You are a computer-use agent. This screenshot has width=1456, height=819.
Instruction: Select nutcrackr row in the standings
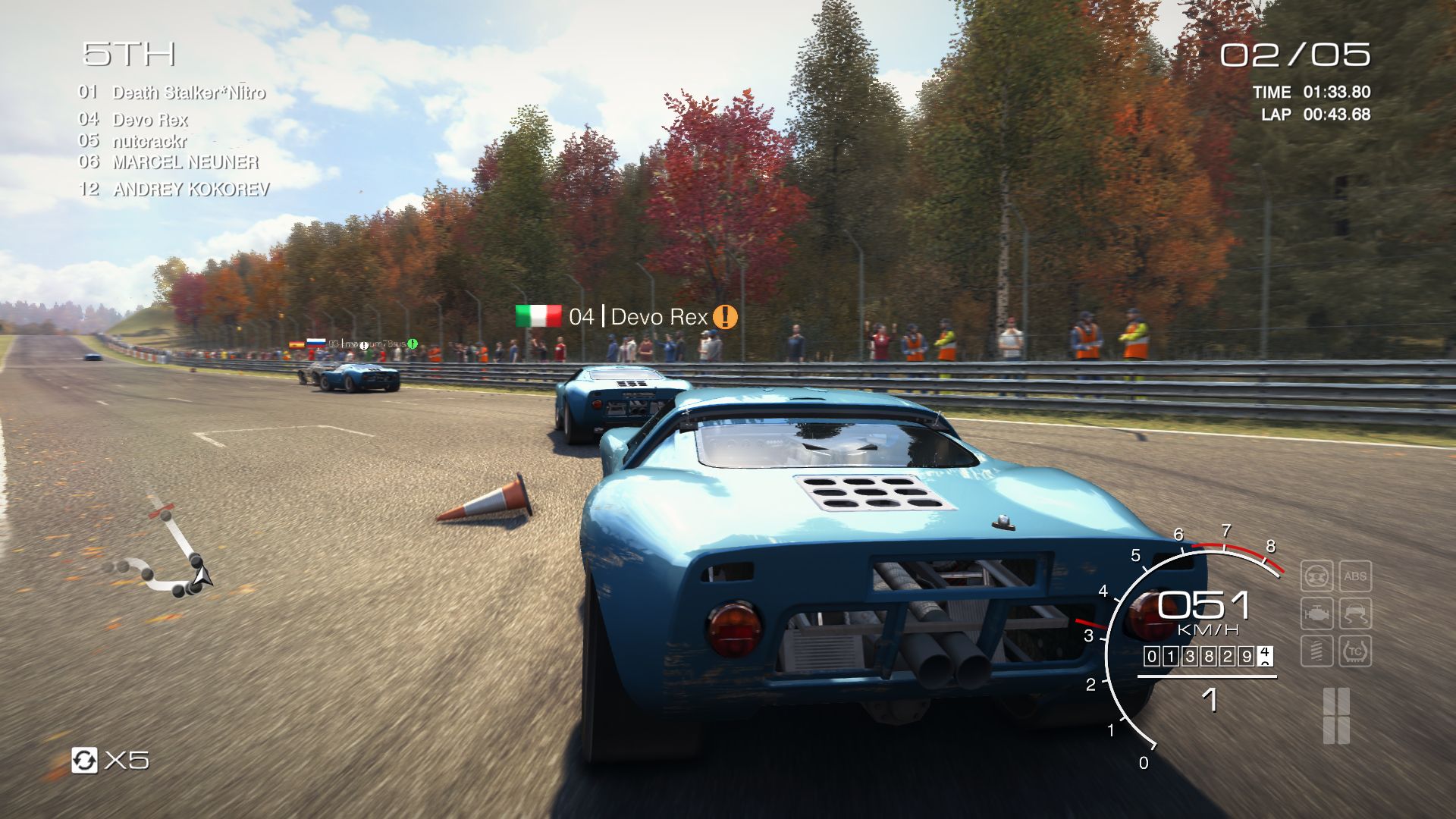(149, 141)
